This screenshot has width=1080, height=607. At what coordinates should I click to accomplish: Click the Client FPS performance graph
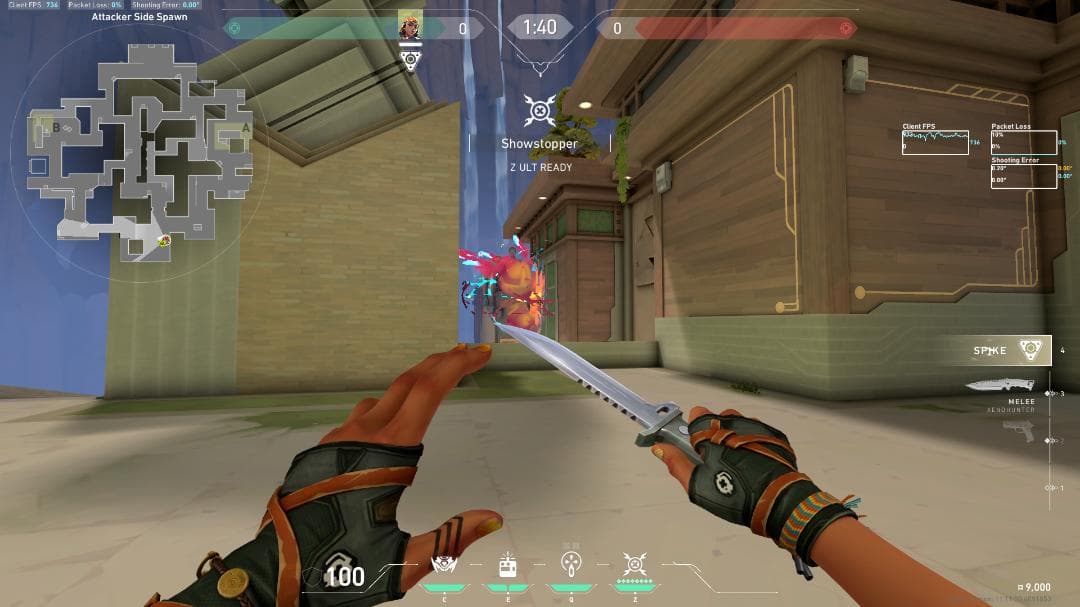pyautogui.click(x=935, y=143)
